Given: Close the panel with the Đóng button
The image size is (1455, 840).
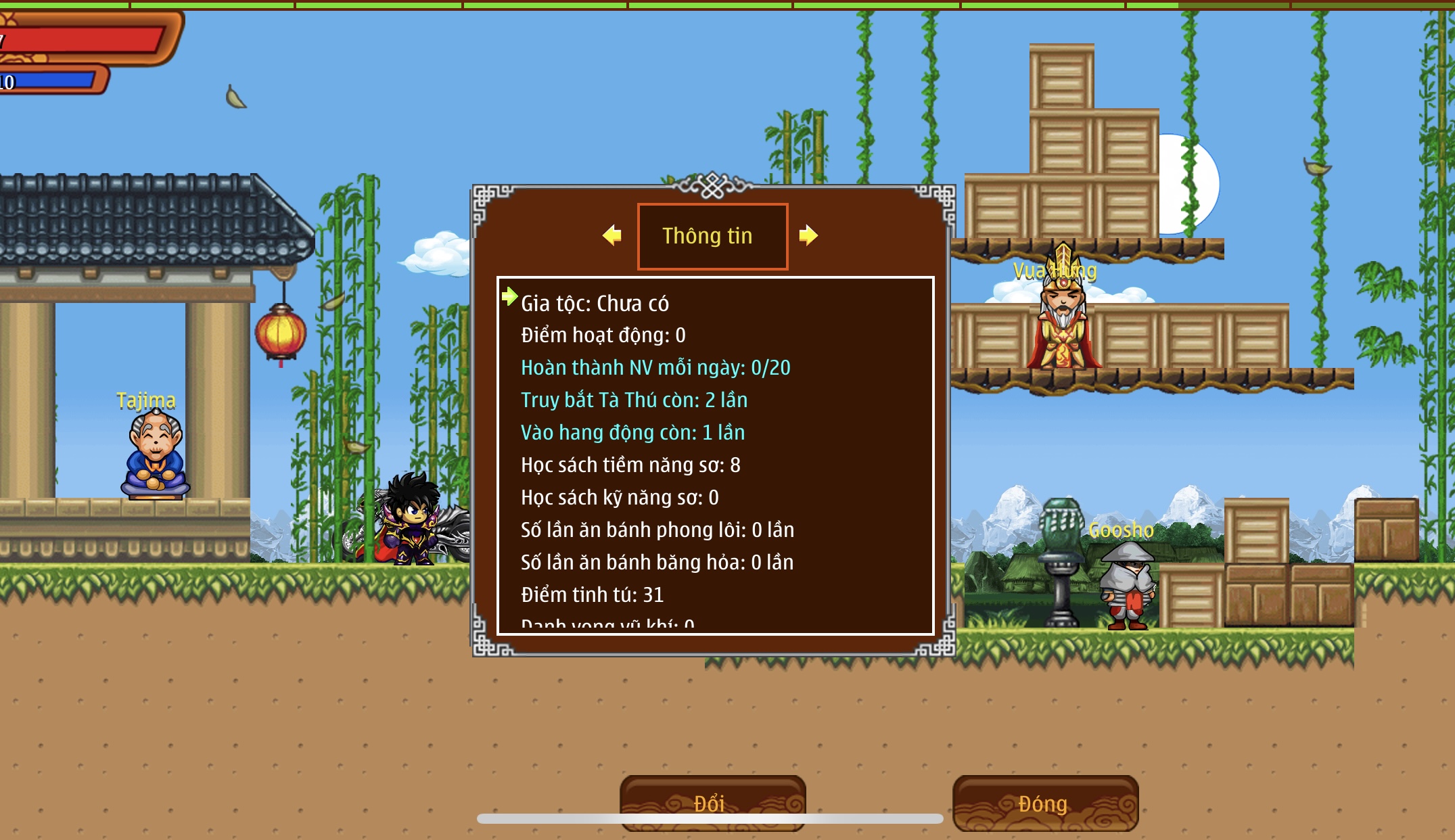Looking at the screenshot, I should (x=1044, y=803).
